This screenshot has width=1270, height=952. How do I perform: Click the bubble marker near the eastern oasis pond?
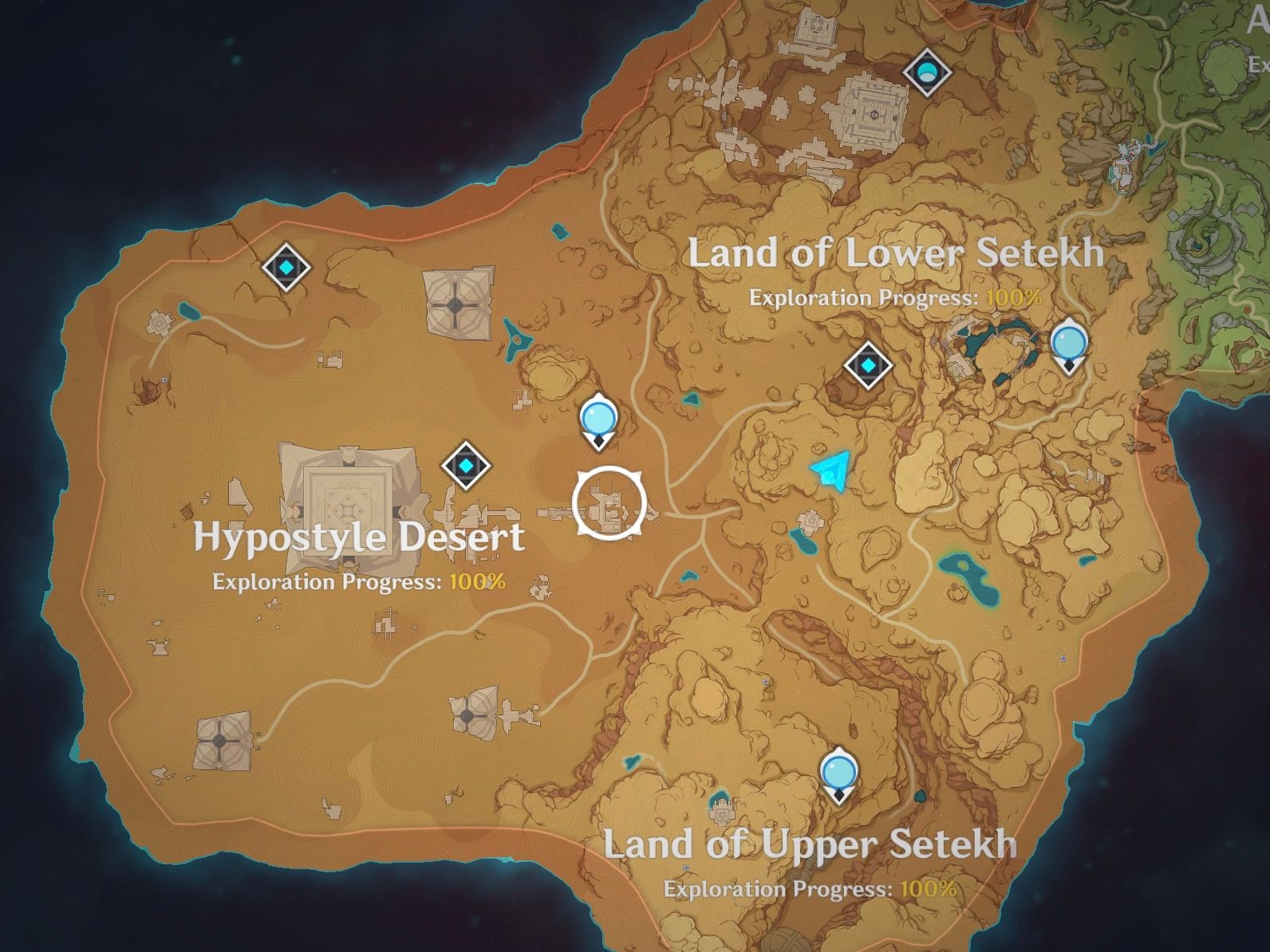point(1070,343)
